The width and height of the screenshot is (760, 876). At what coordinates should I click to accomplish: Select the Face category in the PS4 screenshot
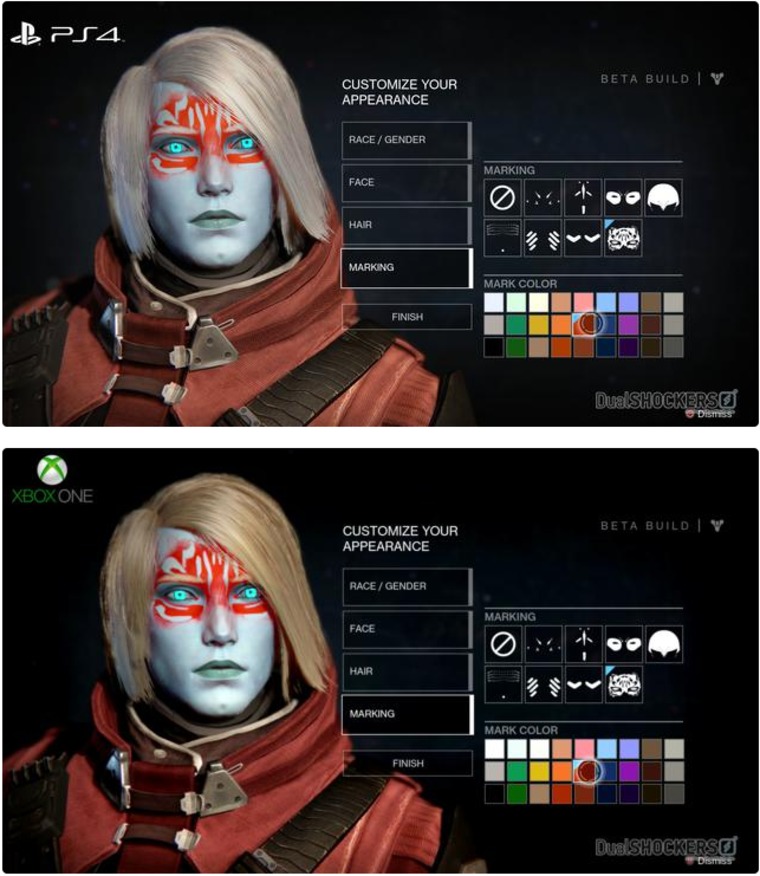coord(405,183)
